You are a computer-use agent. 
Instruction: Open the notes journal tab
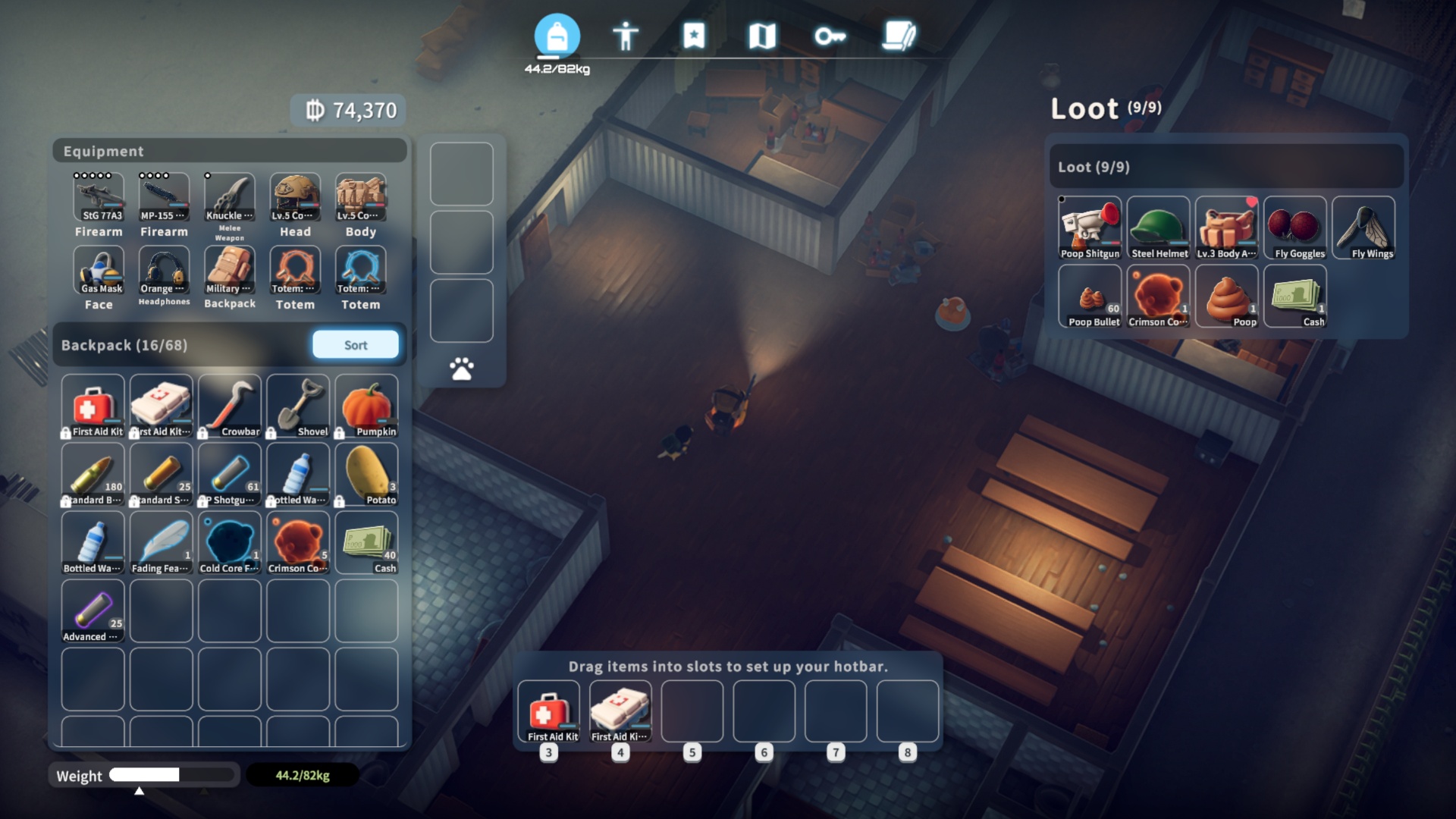(899, 36)
